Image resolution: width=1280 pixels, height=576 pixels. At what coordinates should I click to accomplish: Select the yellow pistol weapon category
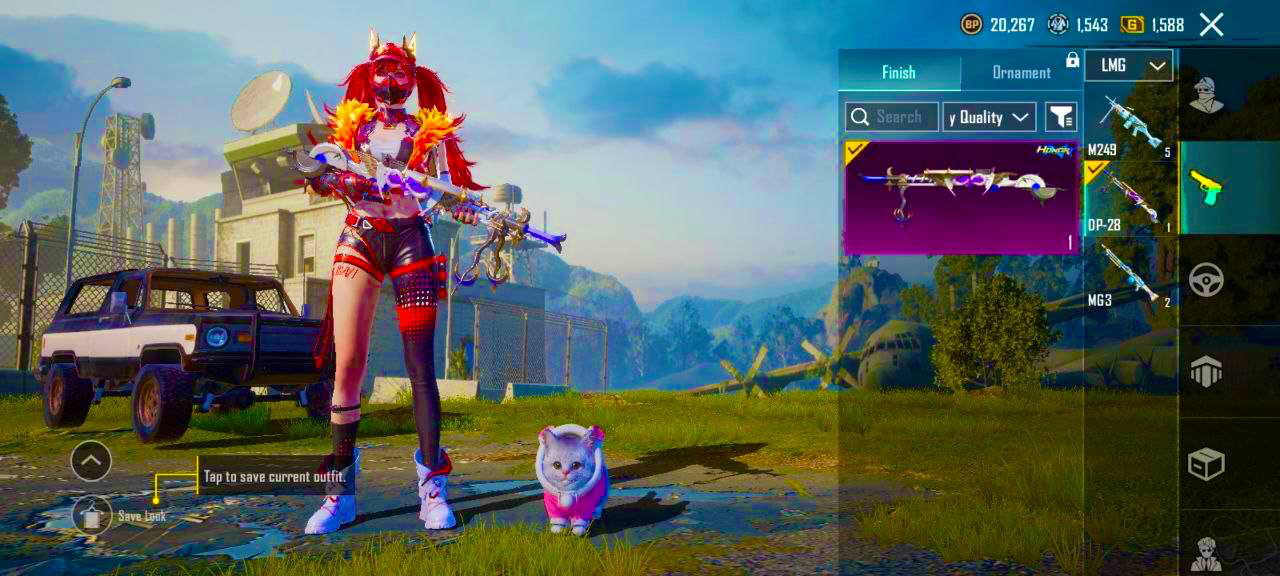click(x=1206, y=187)
